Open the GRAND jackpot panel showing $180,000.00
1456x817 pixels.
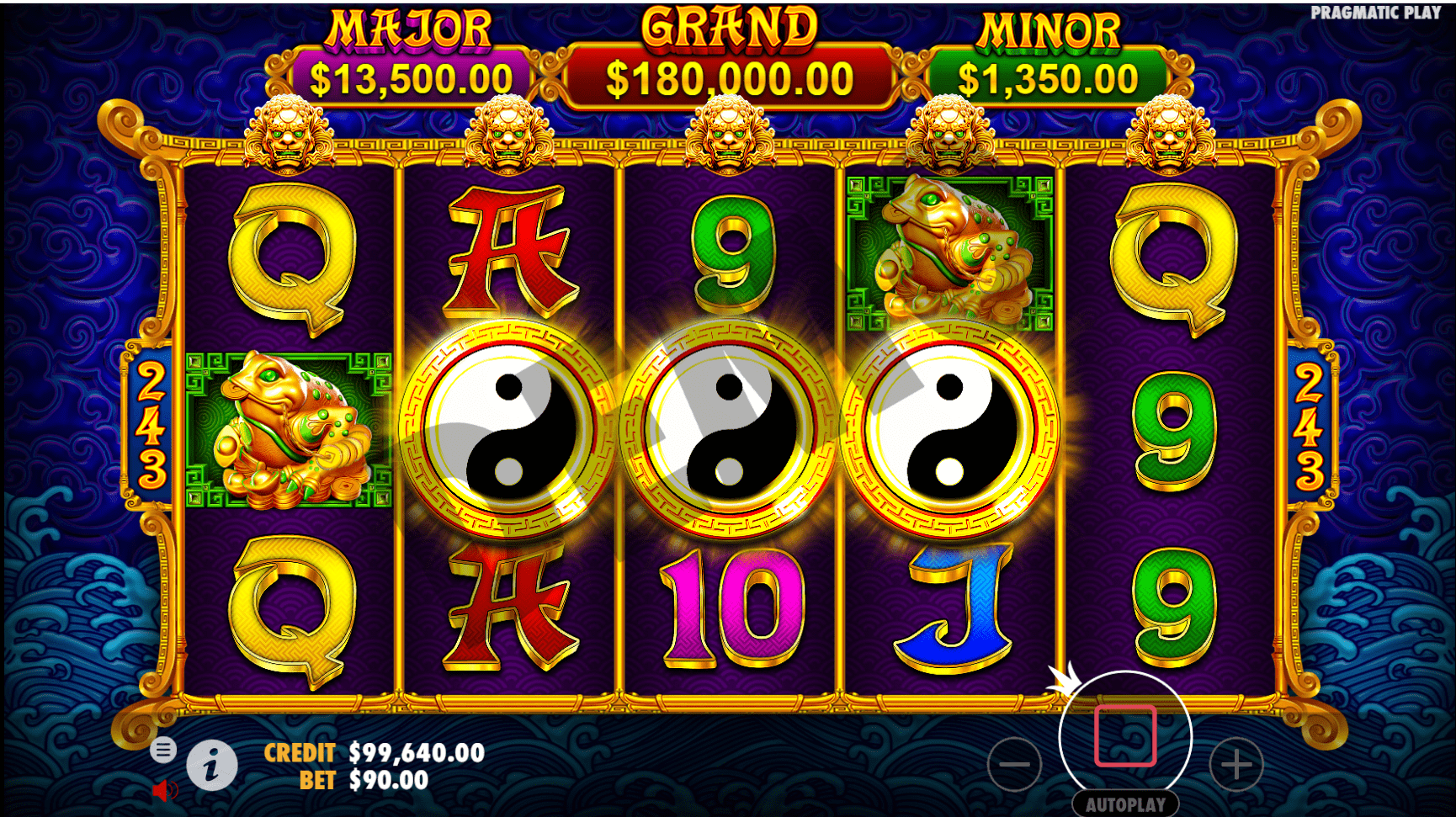[729, 80]
